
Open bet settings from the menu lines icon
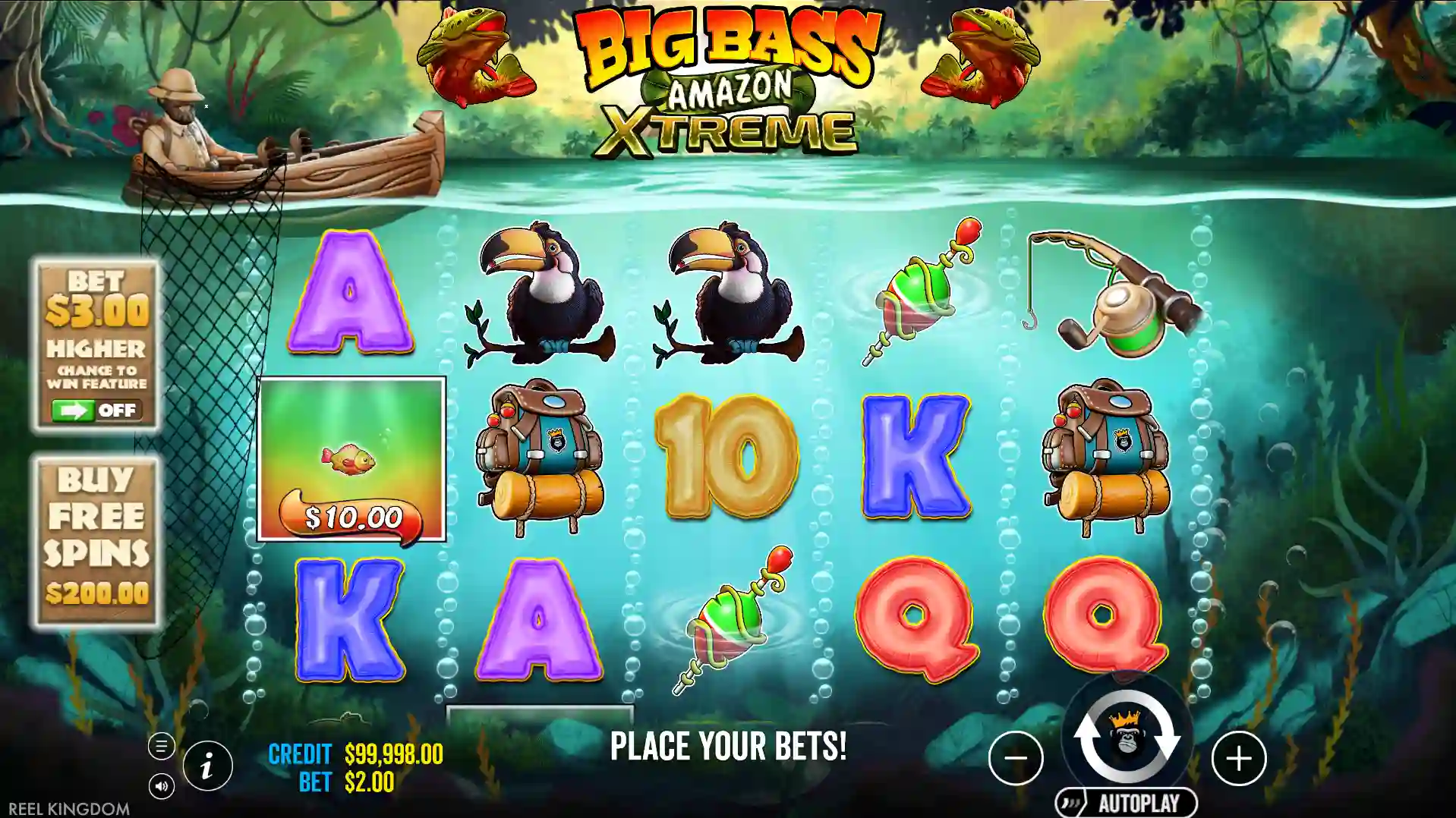162,745
